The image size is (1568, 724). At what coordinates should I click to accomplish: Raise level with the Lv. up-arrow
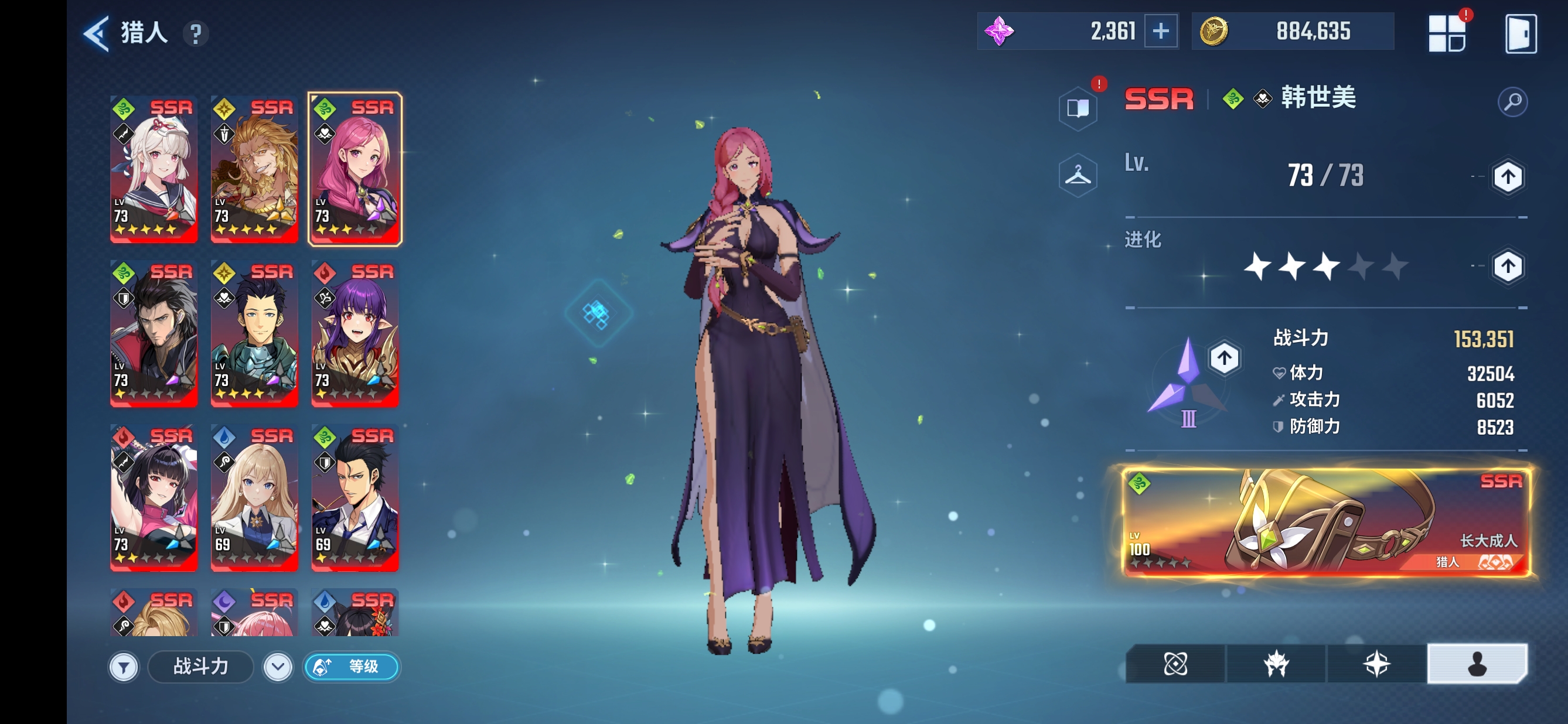pyautogui.click(x=1507, y=177)
